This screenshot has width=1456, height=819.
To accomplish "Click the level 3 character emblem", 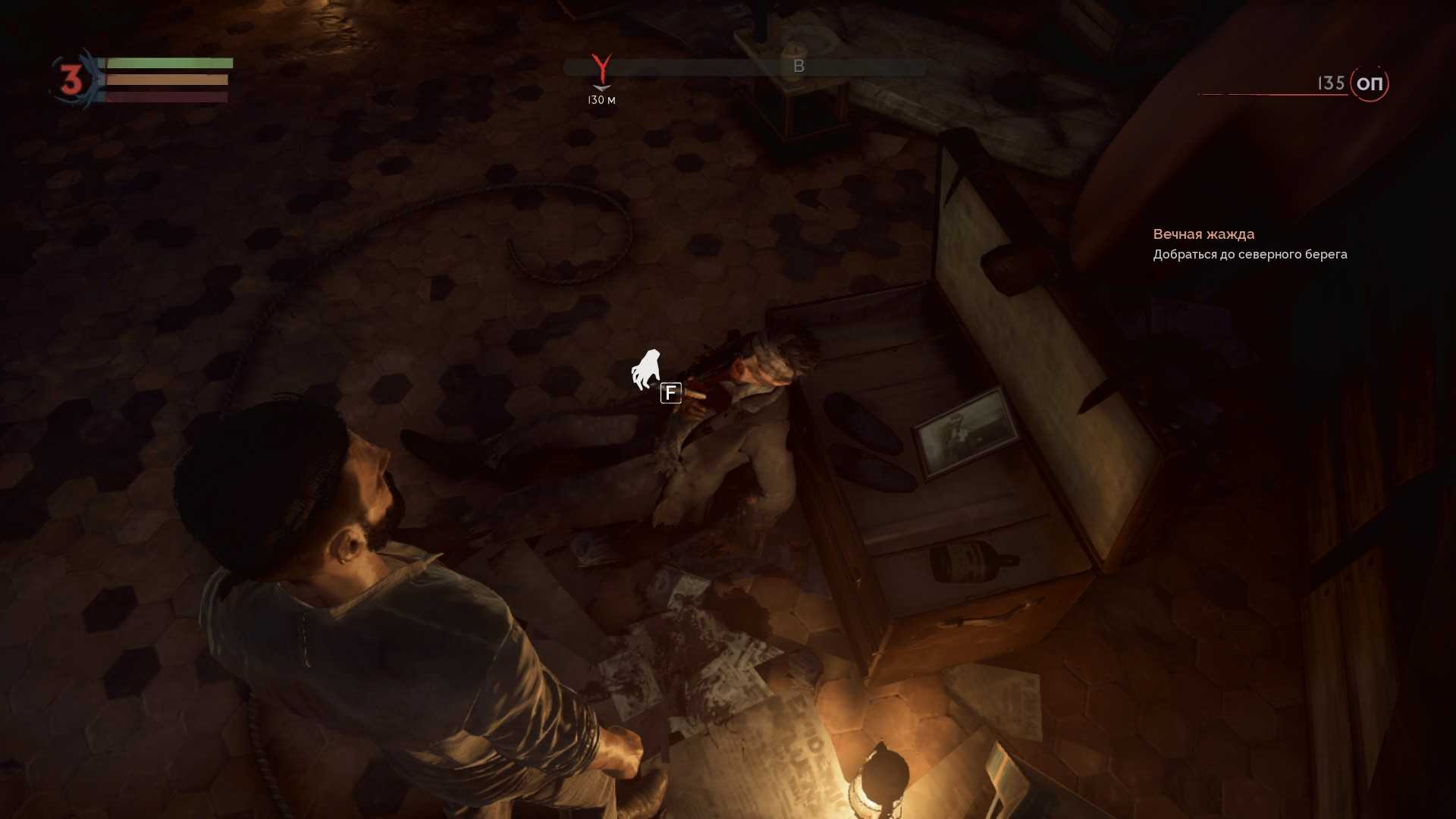I will click(72, 80).
